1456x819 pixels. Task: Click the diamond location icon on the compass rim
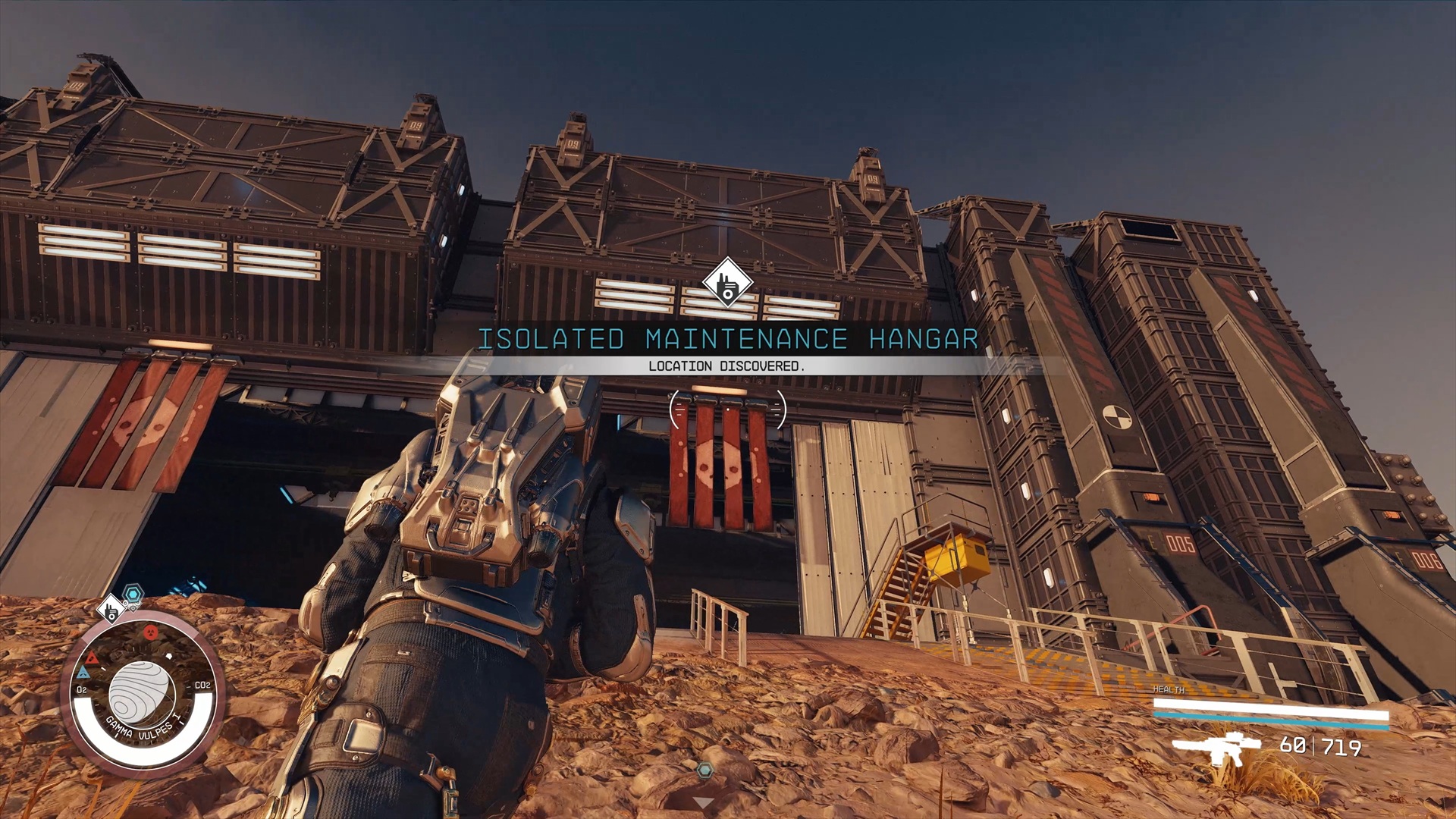[x=111, y=608]
